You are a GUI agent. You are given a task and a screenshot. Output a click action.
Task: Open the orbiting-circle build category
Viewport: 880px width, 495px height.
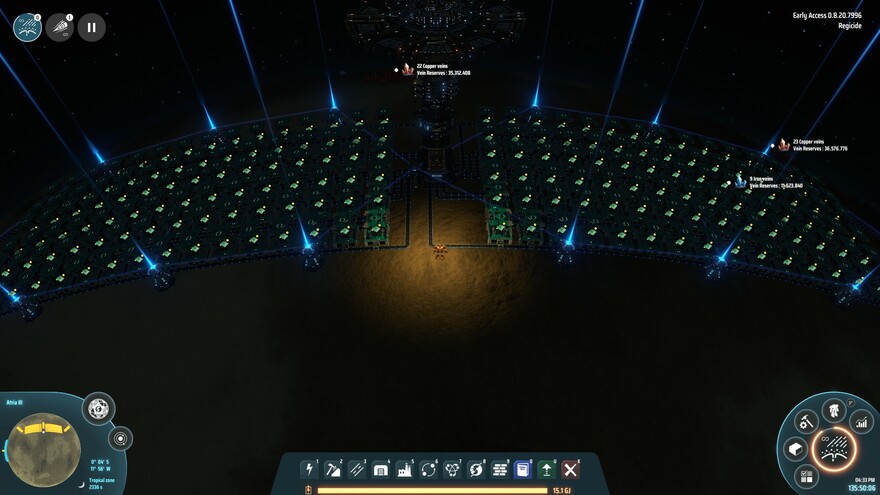[x=428, y=469]
